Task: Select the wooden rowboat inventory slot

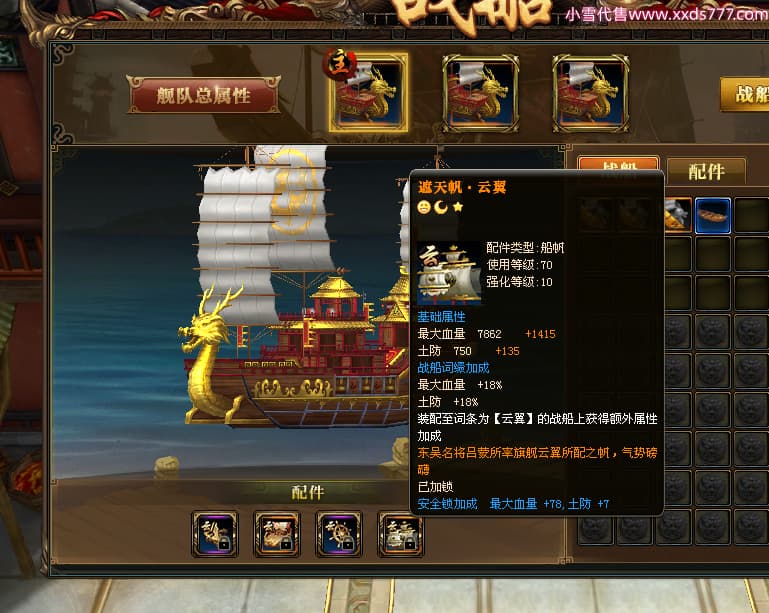Action: point(712,215)
